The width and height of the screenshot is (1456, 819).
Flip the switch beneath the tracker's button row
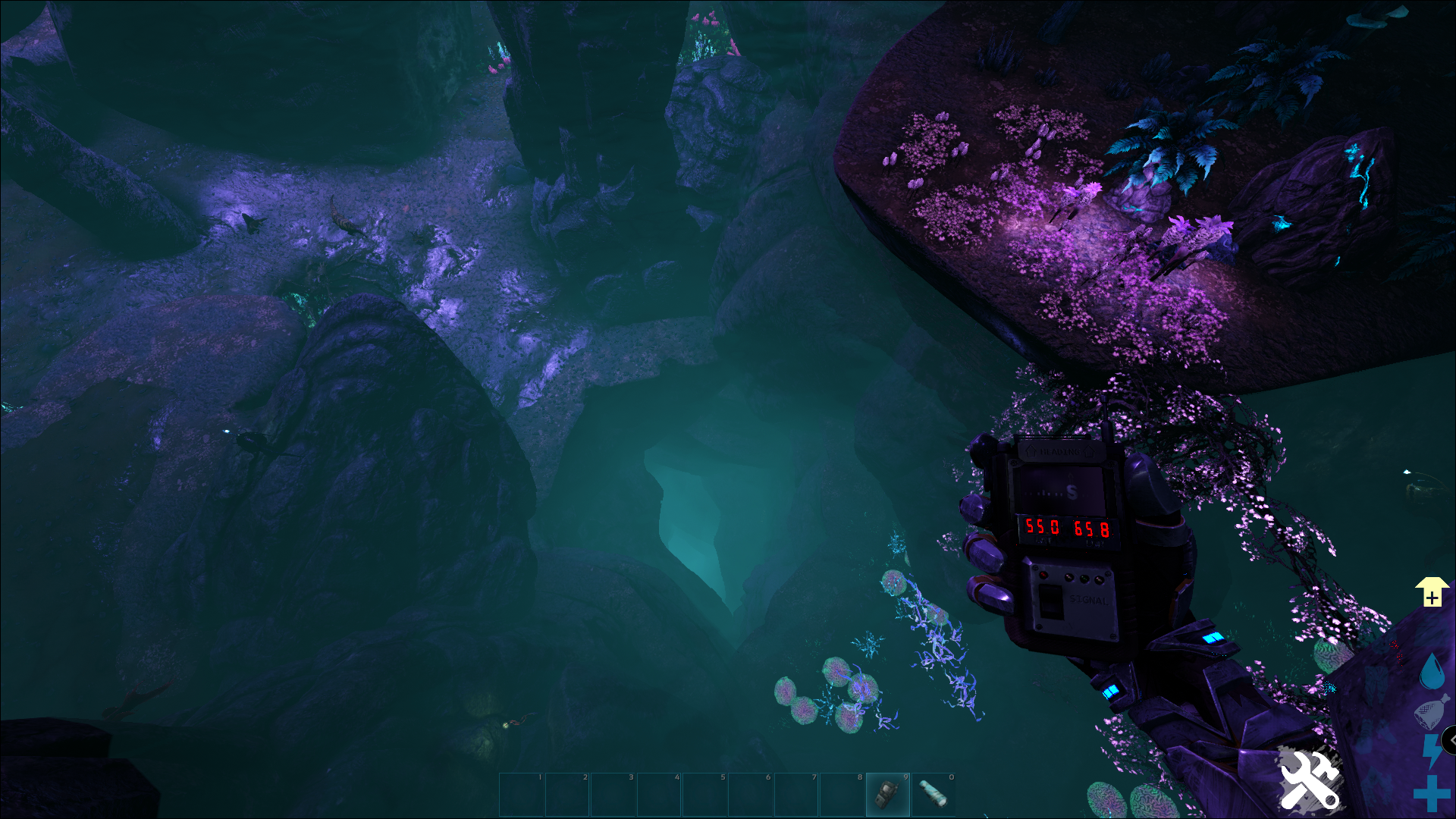tap(1053, 602)
